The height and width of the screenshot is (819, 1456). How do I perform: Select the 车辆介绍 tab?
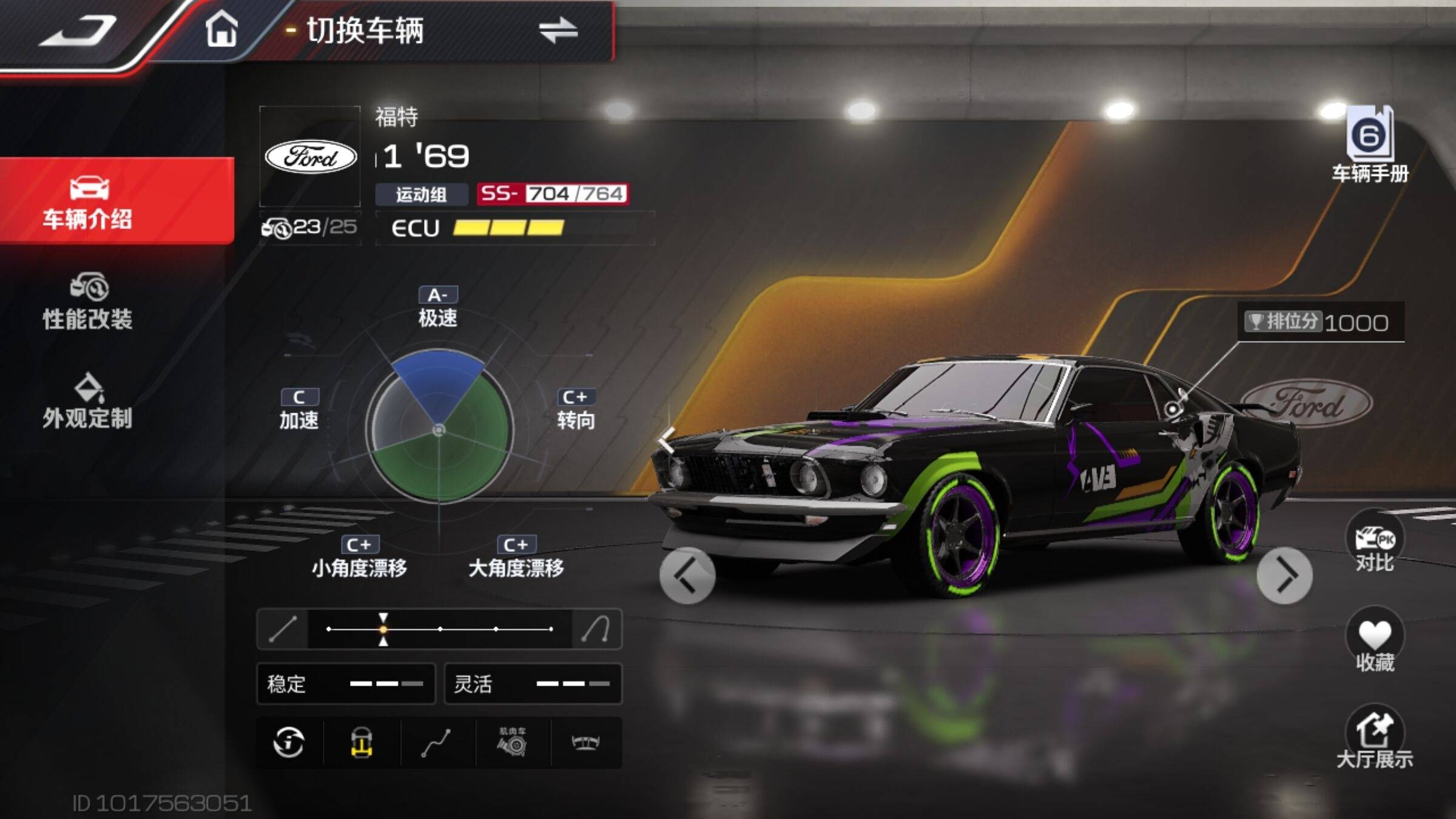click(x=88, y=201)
